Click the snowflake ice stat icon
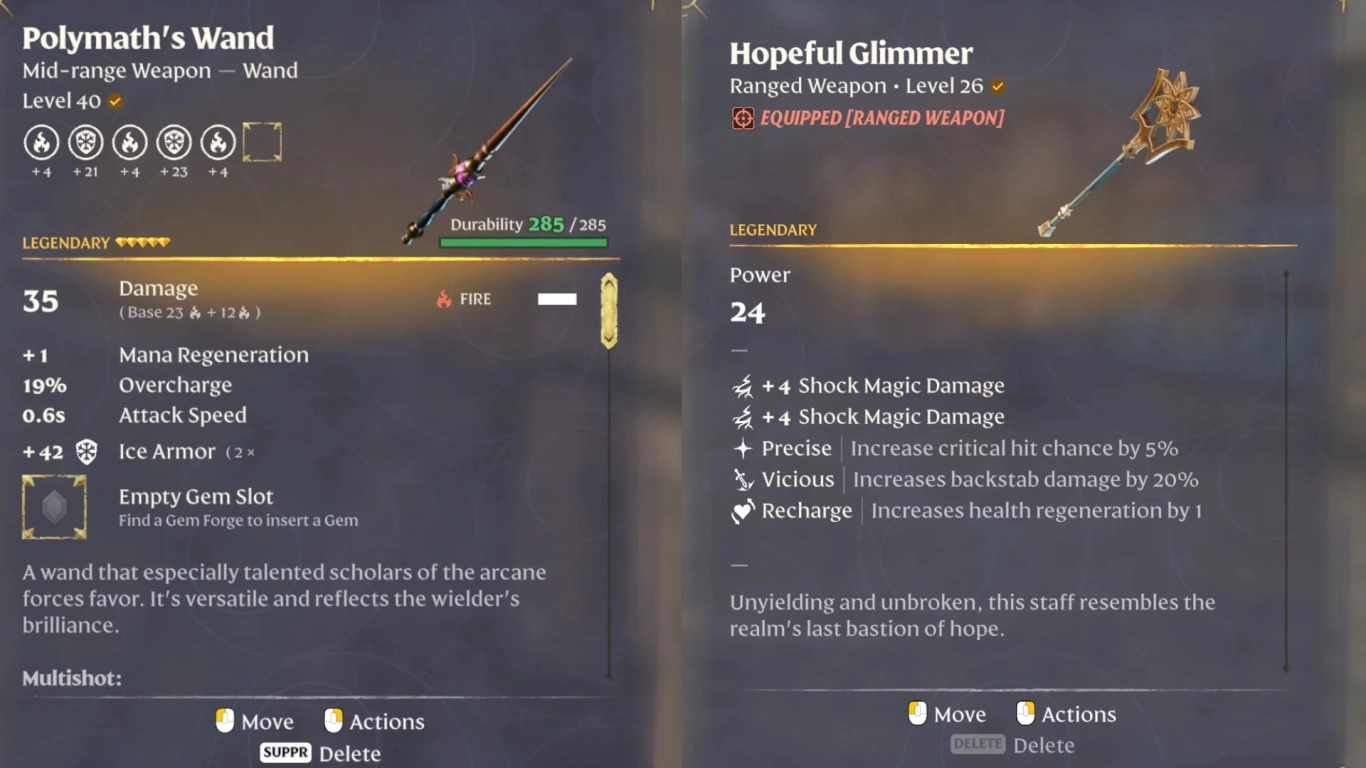 [x=86, y=143]
